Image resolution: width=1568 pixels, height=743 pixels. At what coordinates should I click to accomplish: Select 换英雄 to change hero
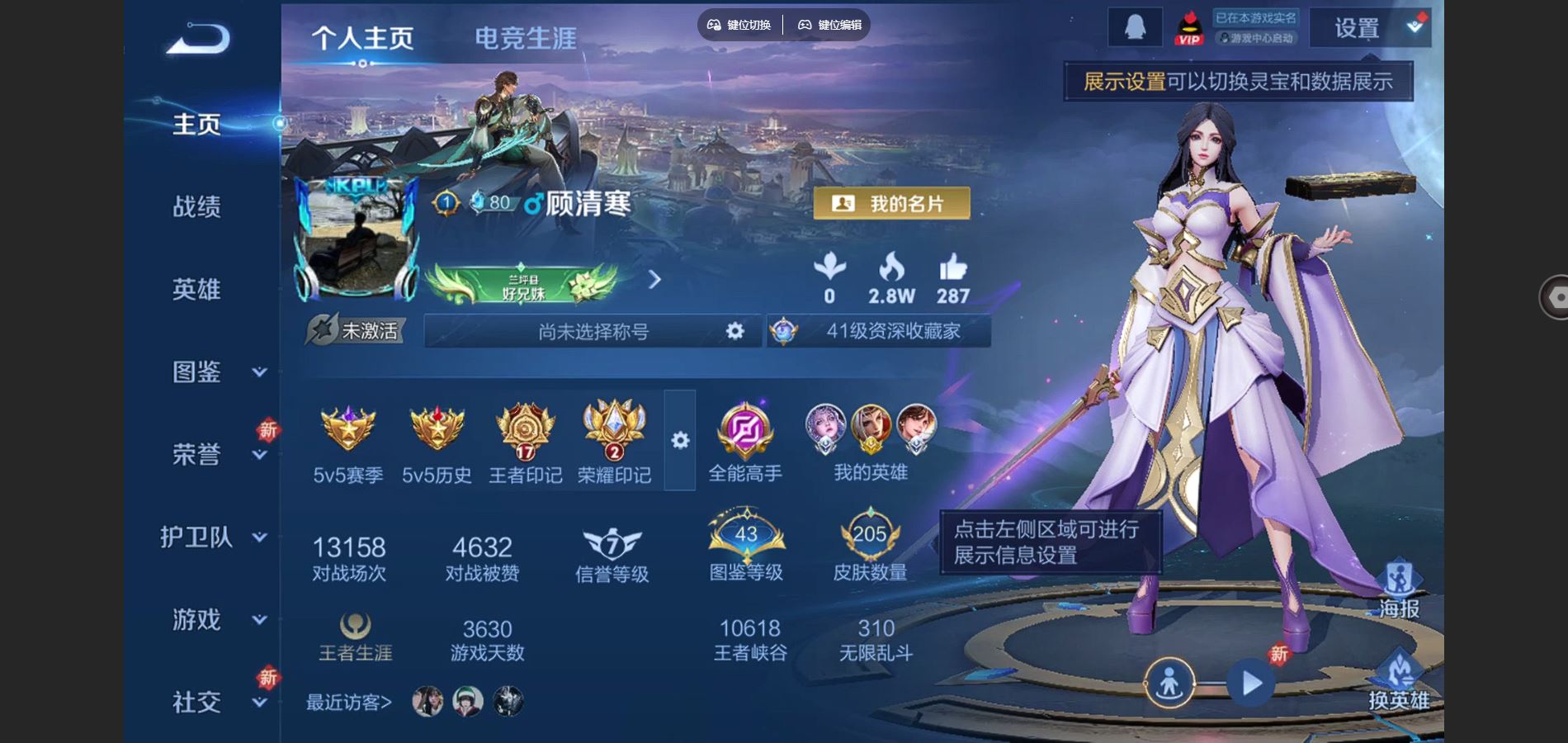[1399, 681]
